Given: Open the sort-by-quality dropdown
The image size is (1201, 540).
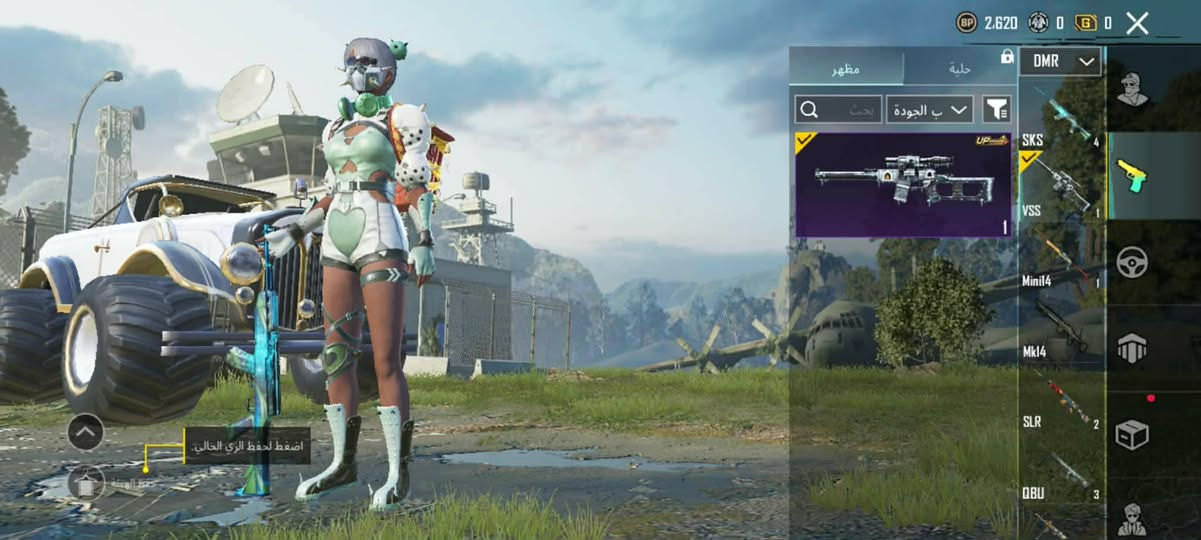Looking at the screenshot, I should [930, 109].
